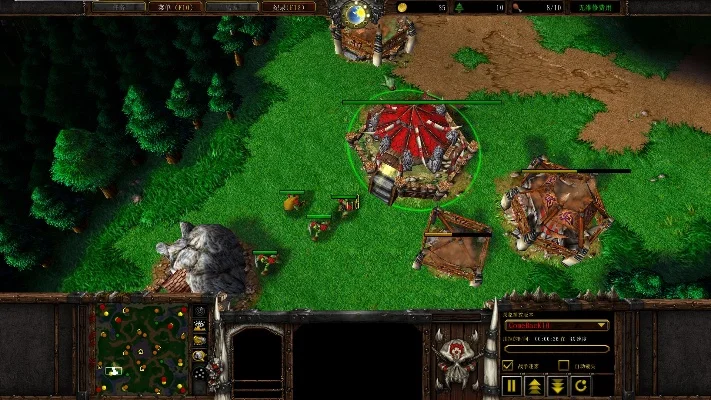The image size is (711, 400).
Task: Pause the replay playback
Action: tap(512, 385)
